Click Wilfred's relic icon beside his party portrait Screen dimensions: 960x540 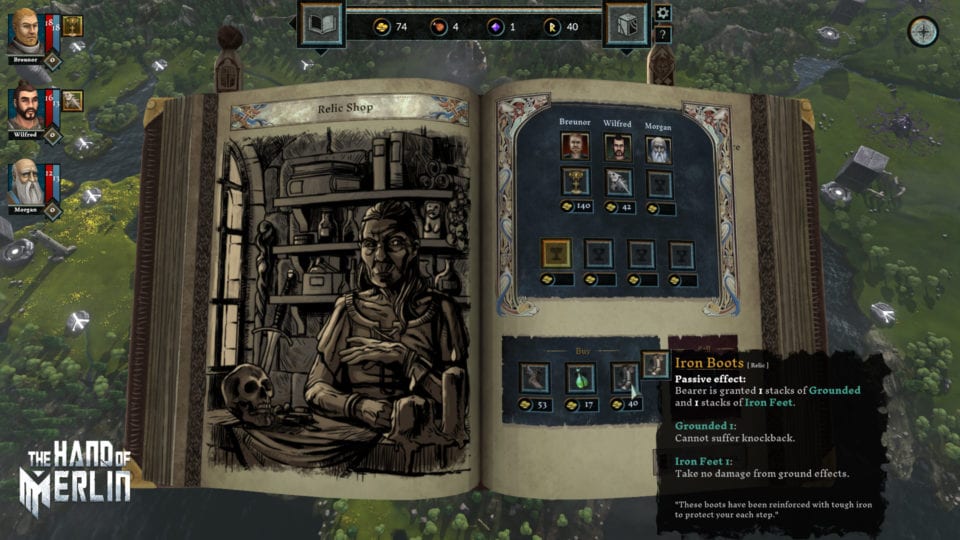tap(73, 99)
